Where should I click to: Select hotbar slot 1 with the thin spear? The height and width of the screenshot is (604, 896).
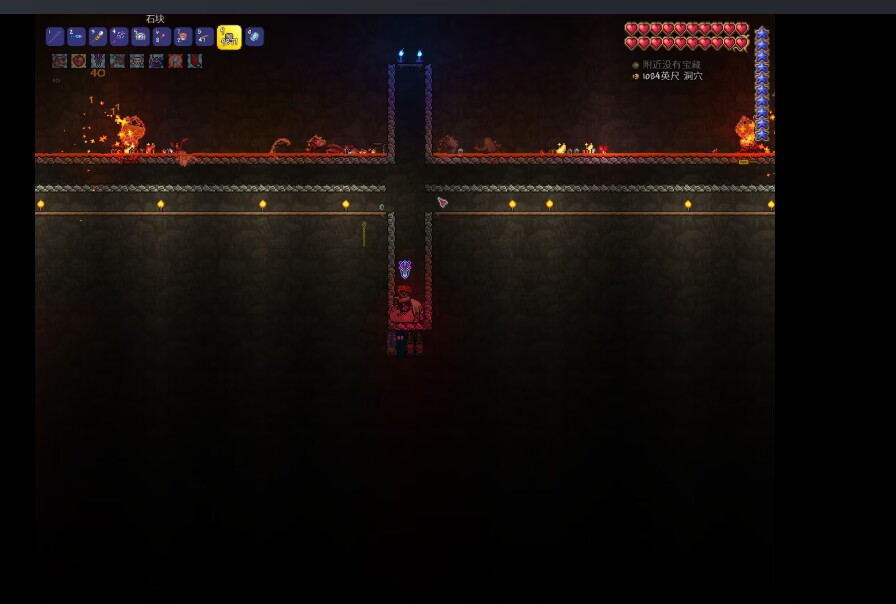tap(55, 37)
